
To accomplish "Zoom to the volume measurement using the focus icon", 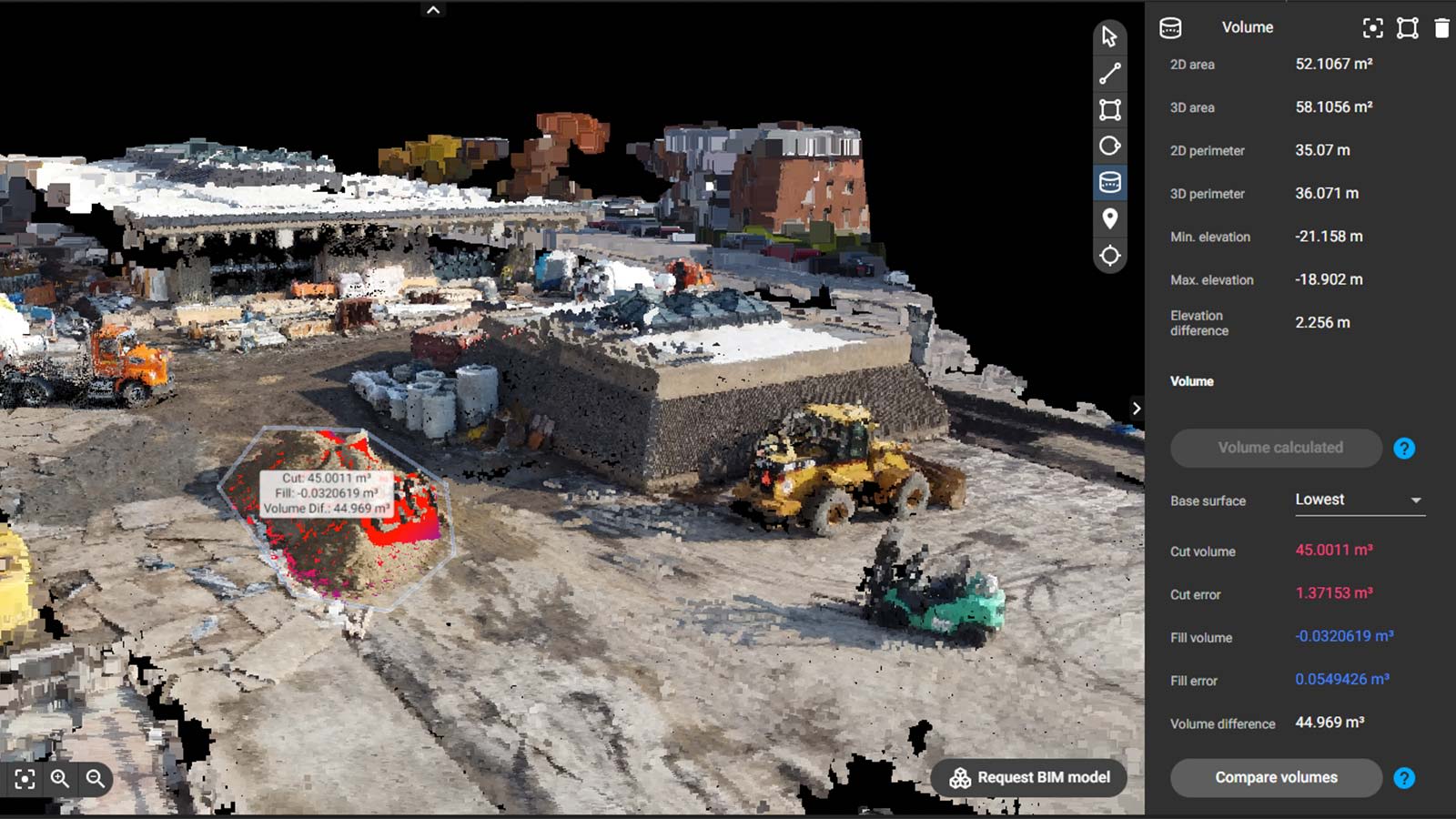I will point(1372,28).
